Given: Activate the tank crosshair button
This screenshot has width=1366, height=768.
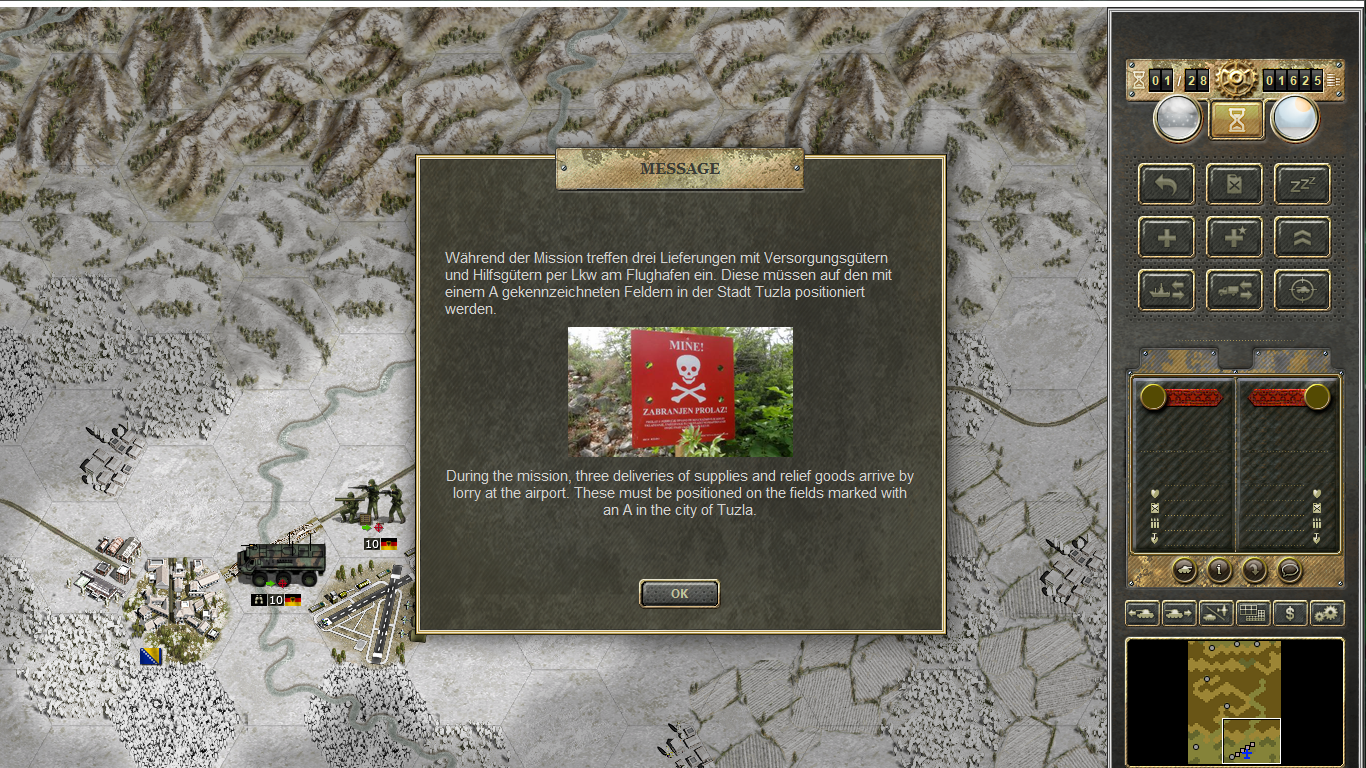Looking at the screenshot, I should pyautogui.click(x=1302, y=291).
